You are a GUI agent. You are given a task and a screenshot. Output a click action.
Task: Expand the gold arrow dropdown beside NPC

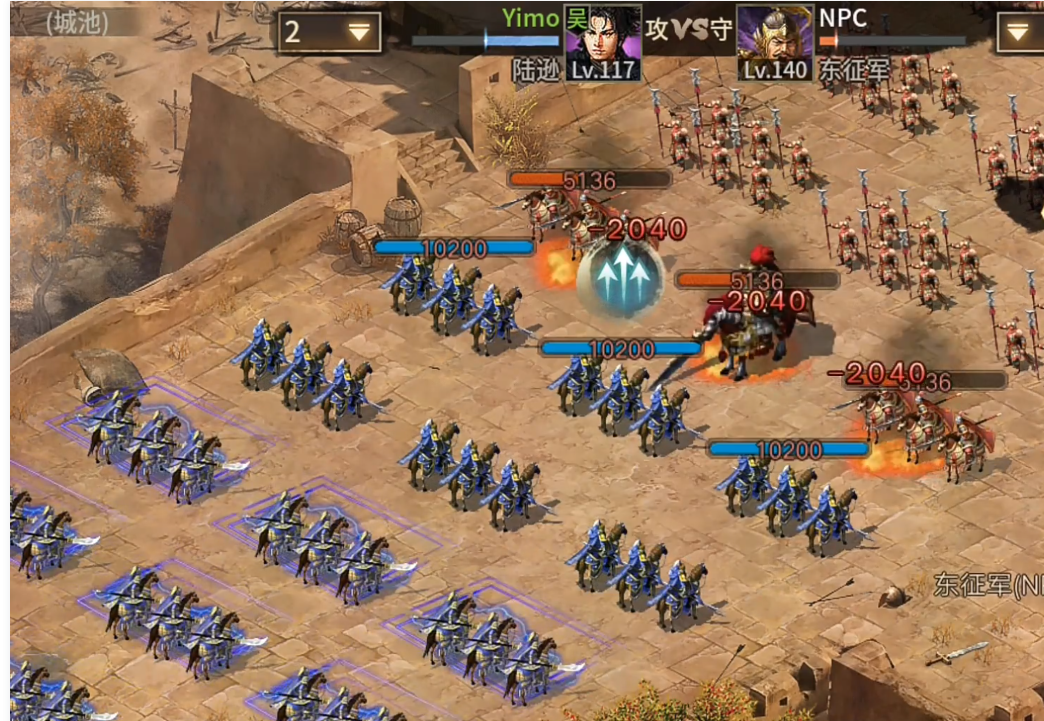(x=1018, y=32)
